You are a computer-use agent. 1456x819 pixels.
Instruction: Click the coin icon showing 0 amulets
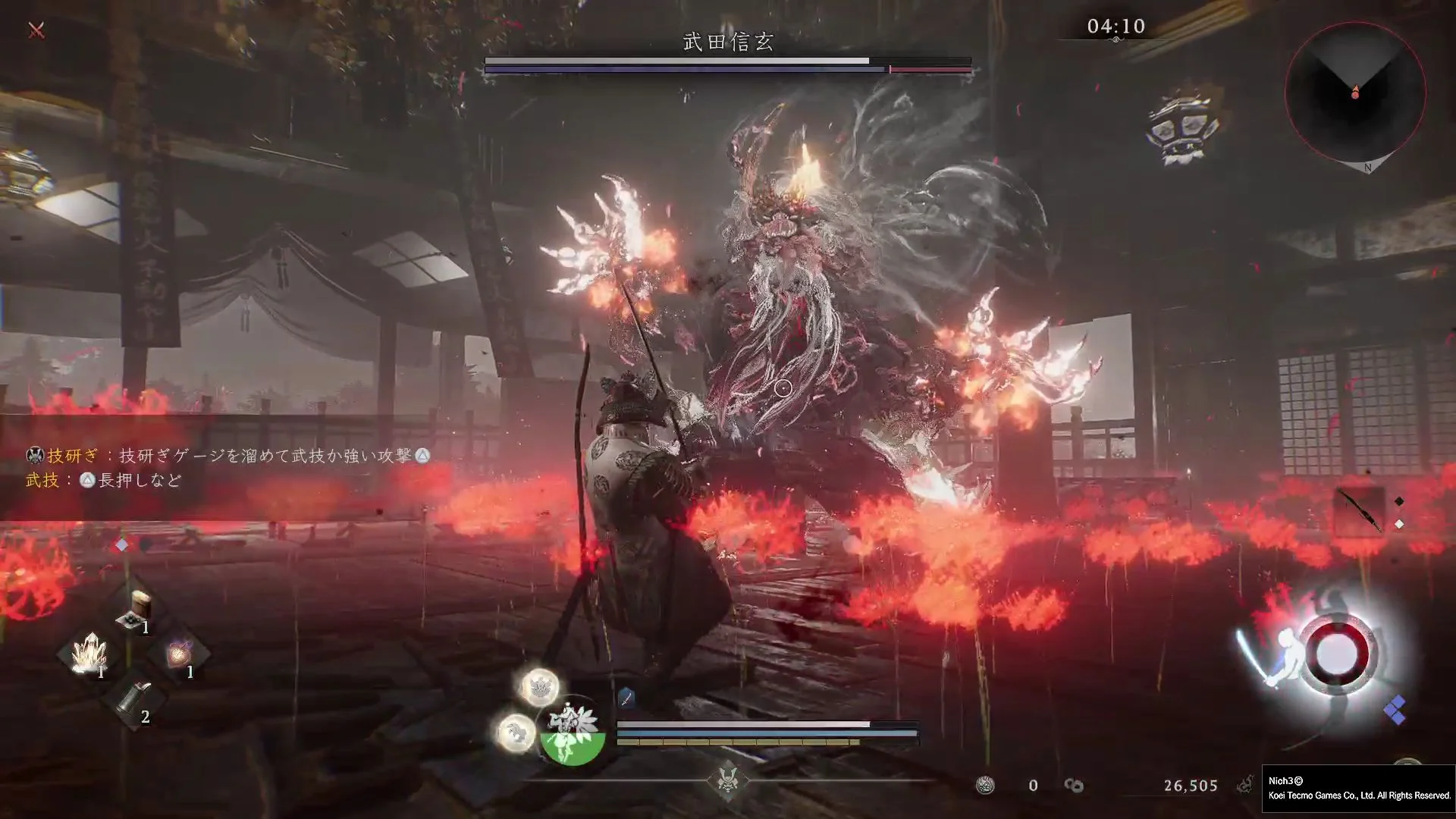[984, 786]
